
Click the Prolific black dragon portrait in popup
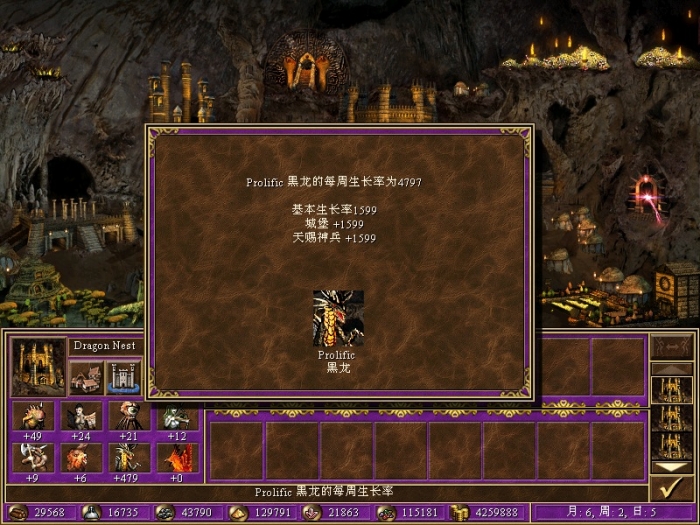338,318
